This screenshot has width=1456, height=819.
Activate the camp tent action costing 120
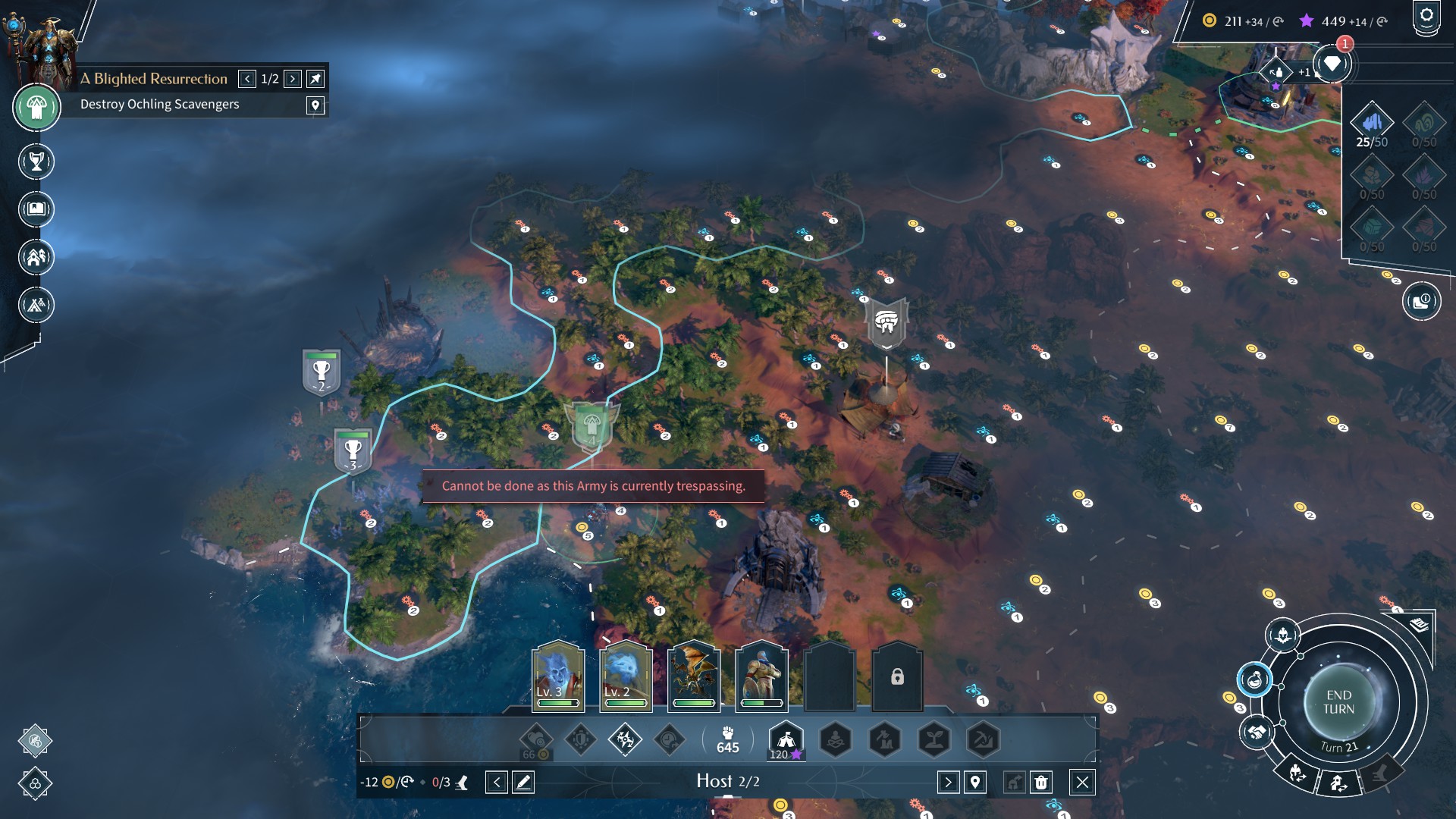(786, 739)
